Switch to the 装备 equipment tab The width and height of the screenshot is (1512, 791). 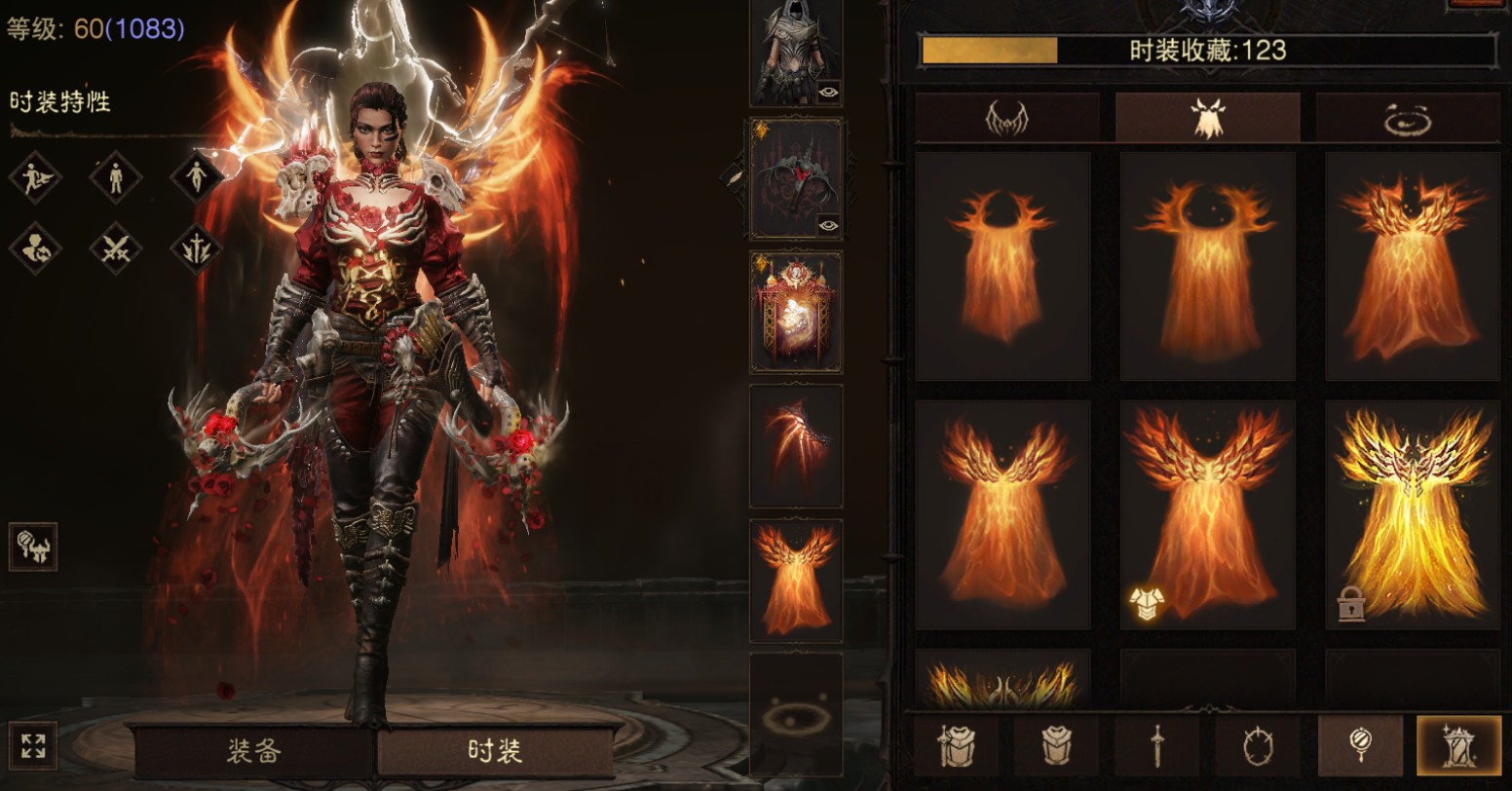[x=254, y=750]
